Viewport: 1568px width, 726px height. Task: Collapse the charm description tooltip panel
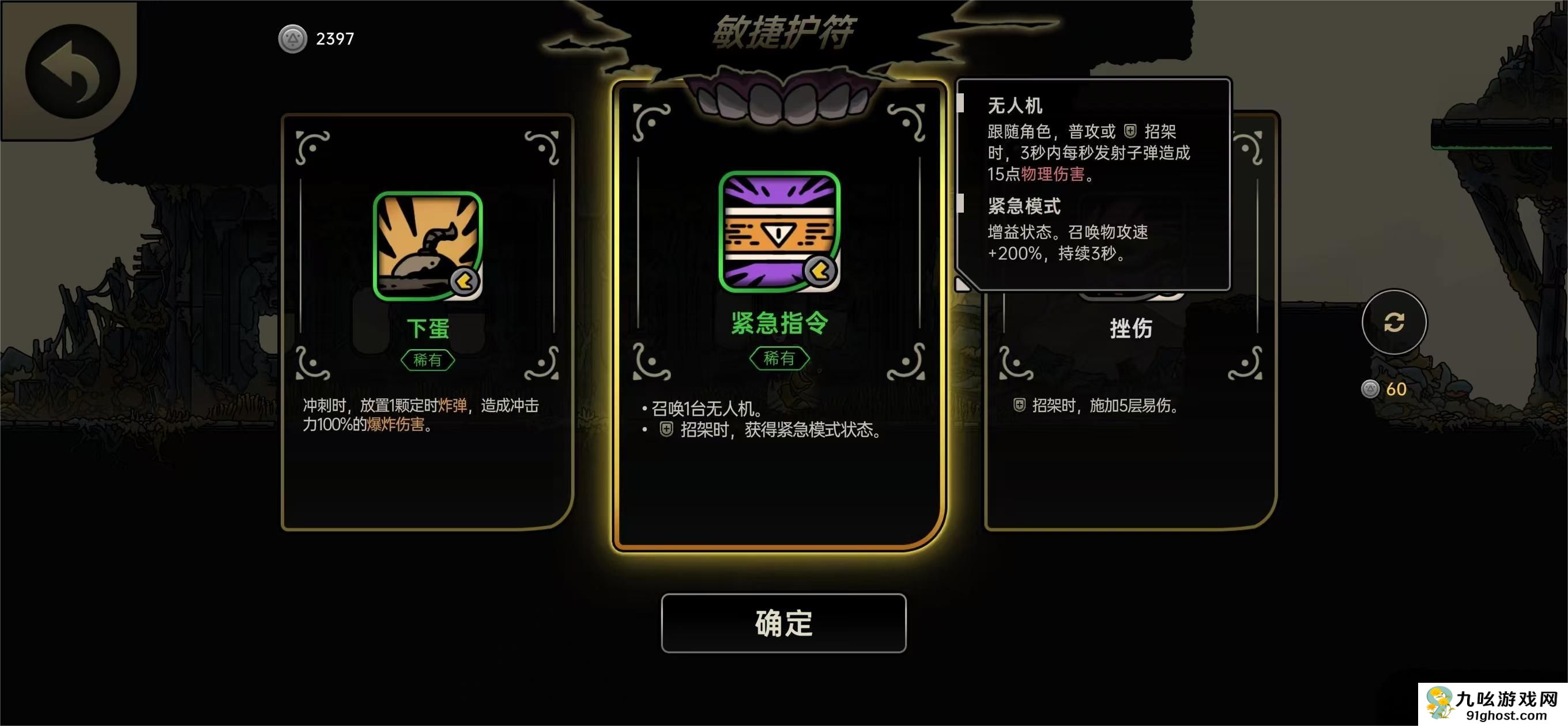(1096, 183)
